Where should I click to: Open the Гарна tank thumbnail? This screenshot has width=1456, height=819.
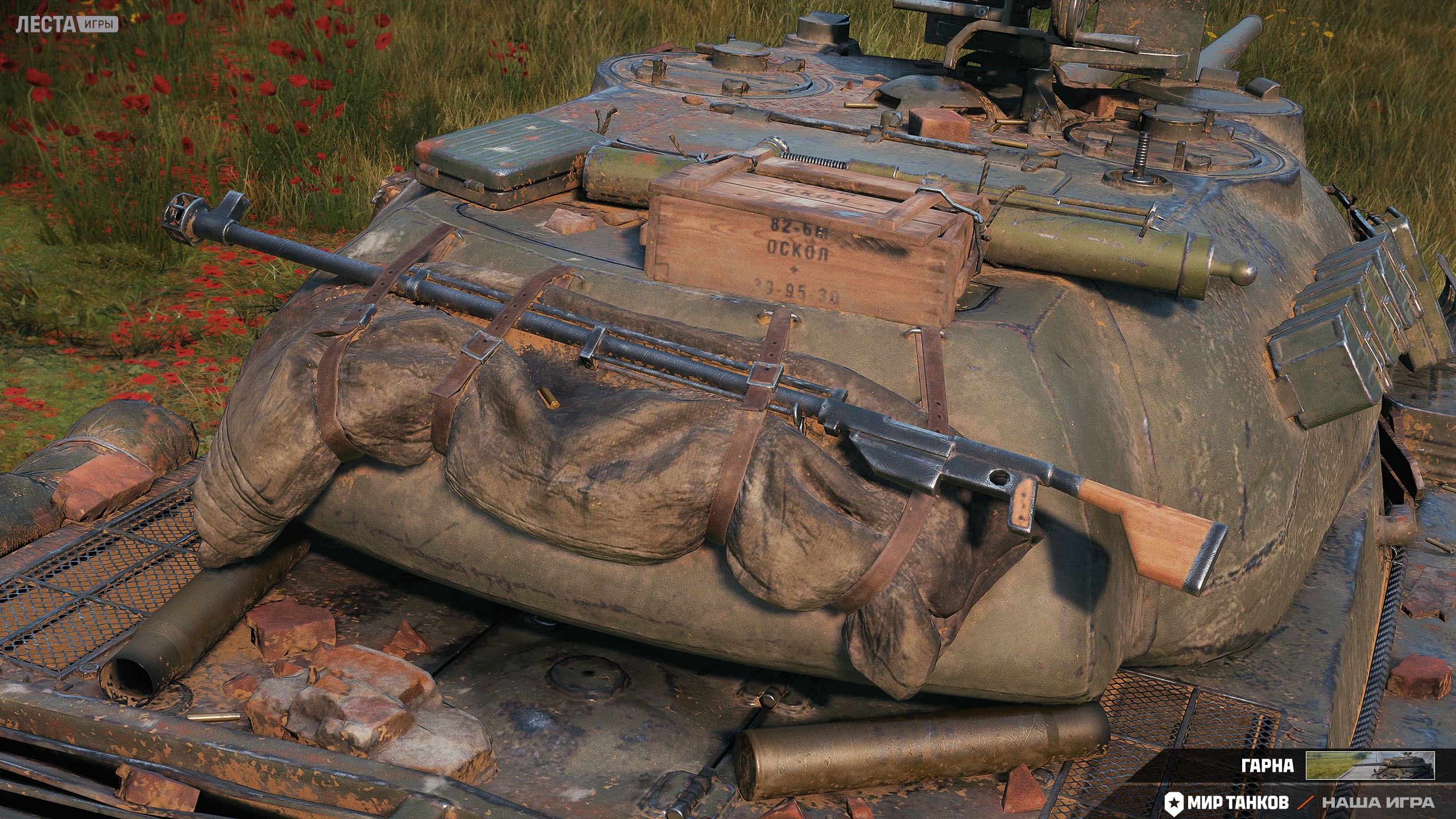point(1370,765)
